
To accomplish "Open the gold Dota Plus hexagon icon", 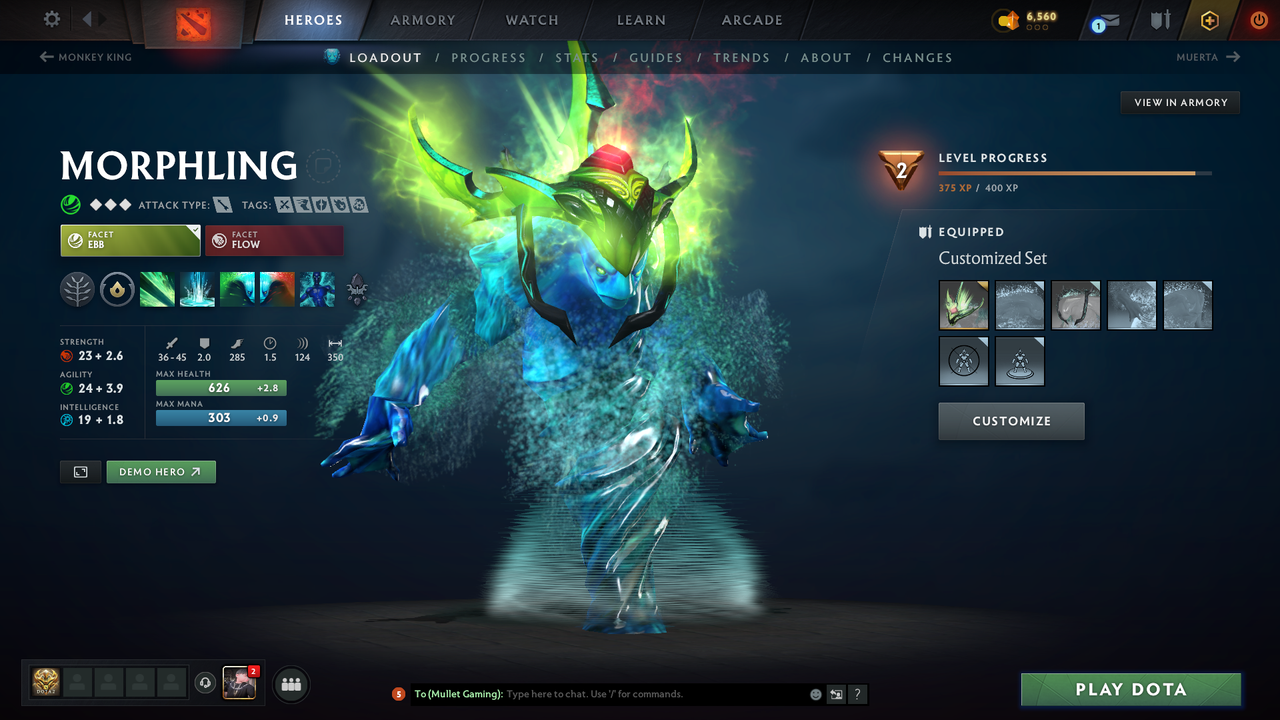I will coord(1209,20).
